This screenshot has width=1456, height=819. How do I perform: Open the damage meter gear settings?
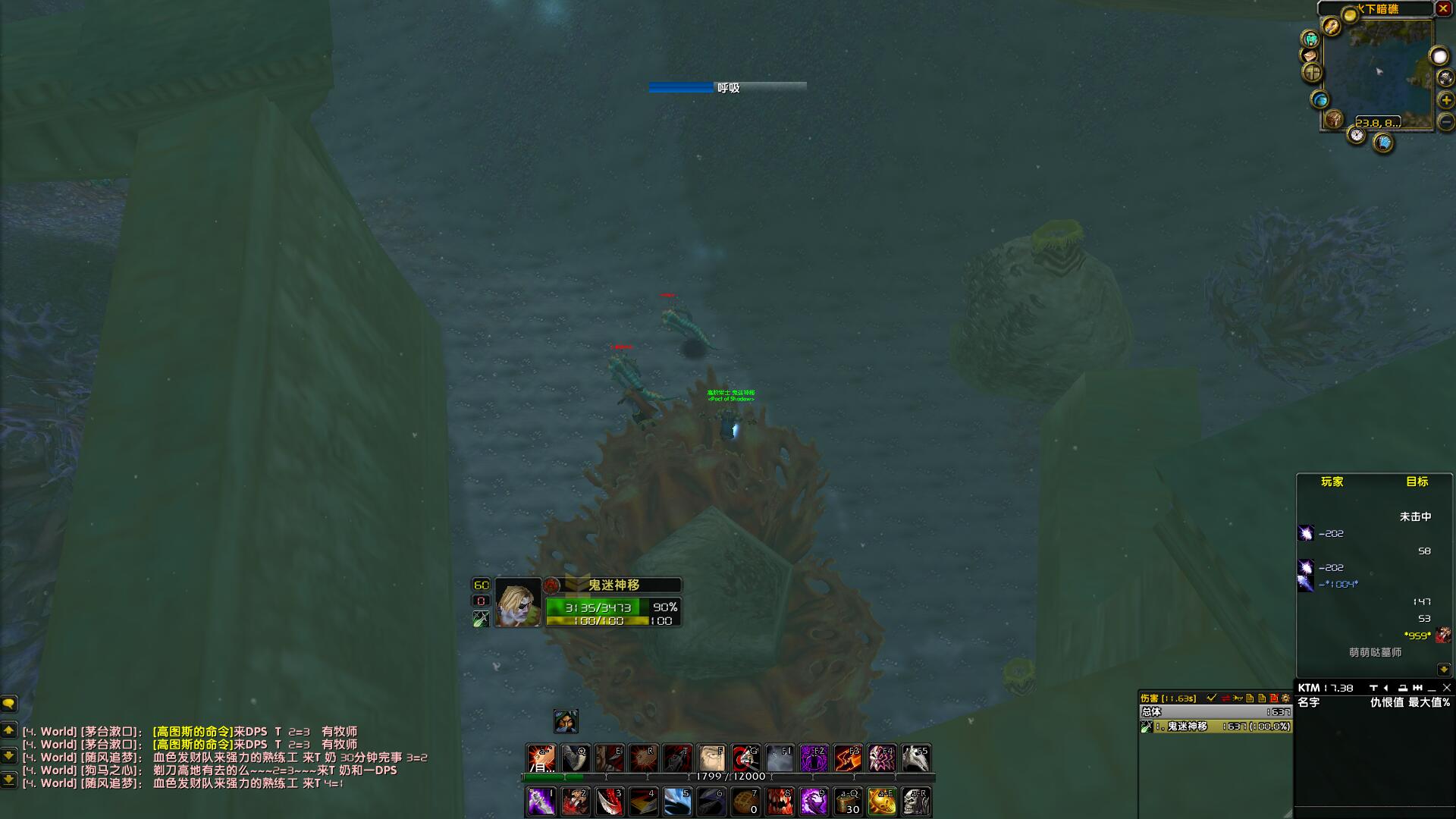click(1285, 698)
